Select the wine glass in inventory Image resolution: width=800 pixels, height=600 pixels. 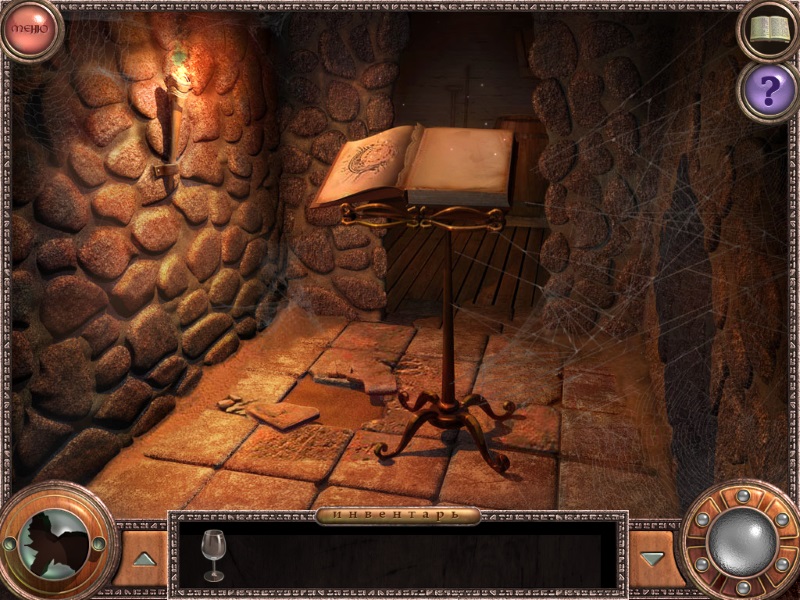pos(213,555)
